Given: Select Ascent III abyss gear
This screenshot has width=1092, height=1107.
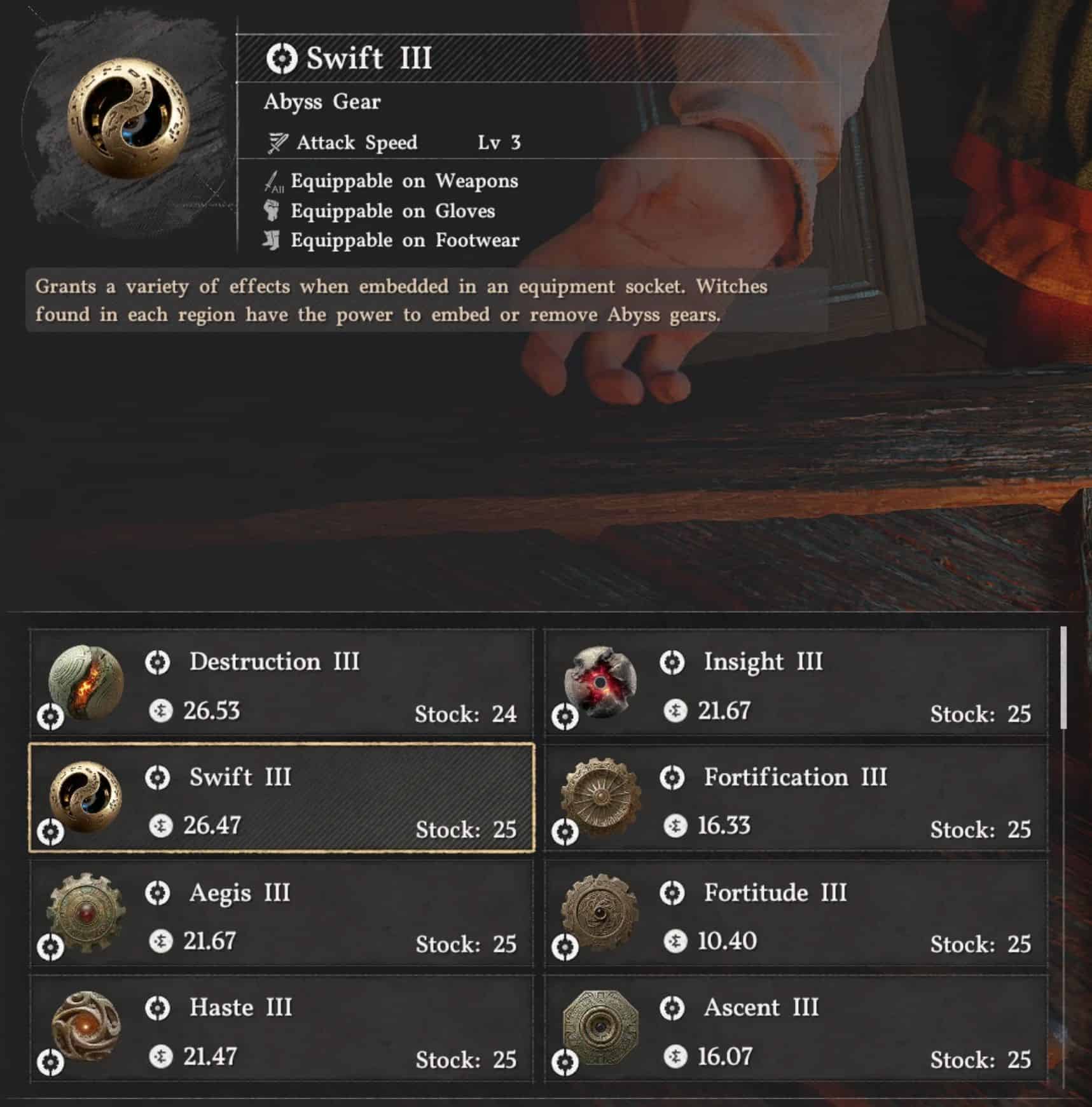Looking at the screenshot, I should [796, 1029].
